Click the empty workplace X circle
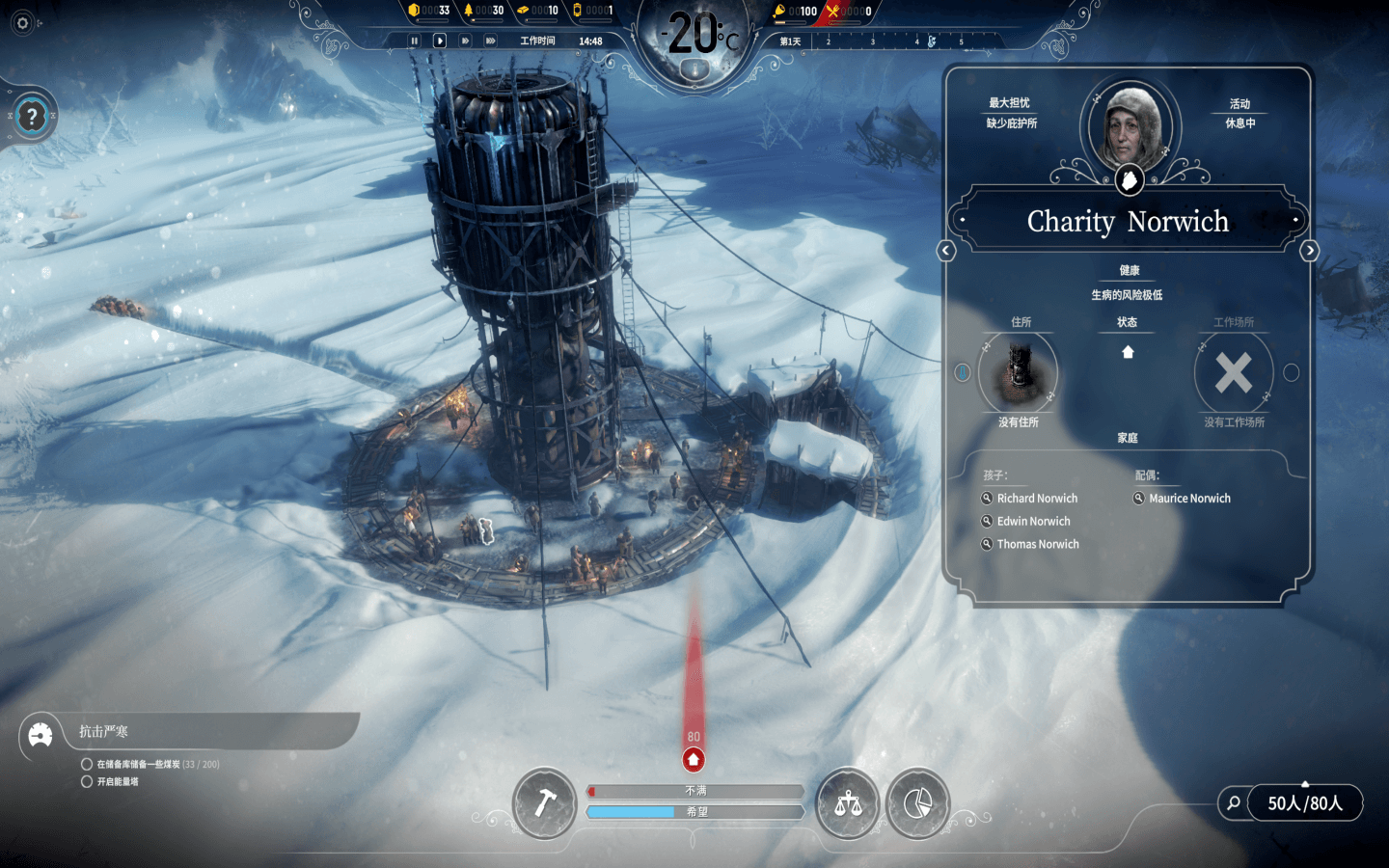The width and height of the screenshot is (1389, 868). [x=1234, y=373]
